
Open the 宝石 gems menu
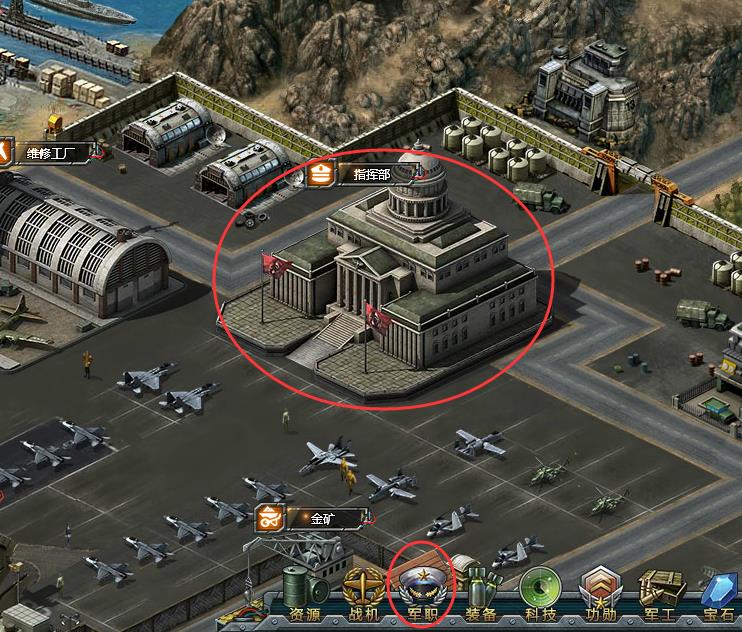pyautogui.click(x=719, y=592)
